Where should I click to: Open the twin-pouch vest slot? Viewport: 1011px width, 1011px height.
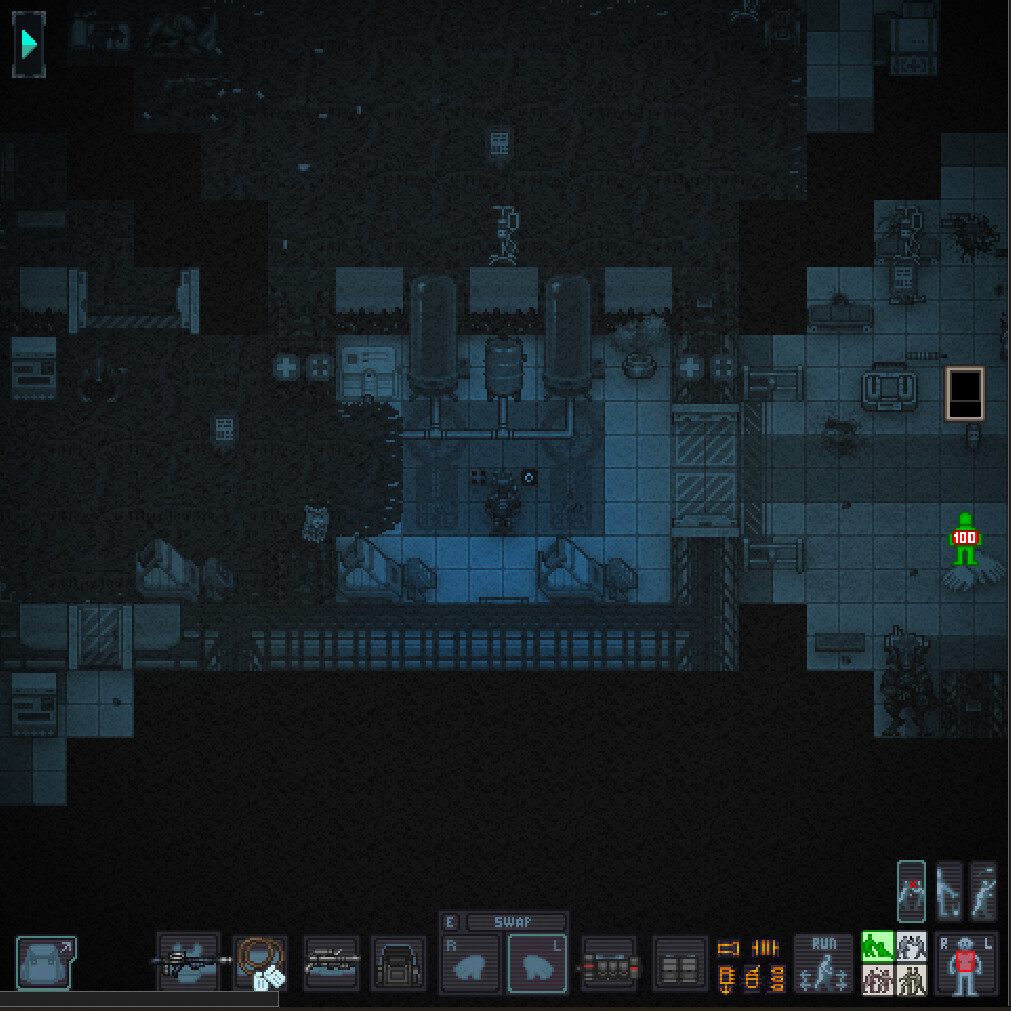680,965
